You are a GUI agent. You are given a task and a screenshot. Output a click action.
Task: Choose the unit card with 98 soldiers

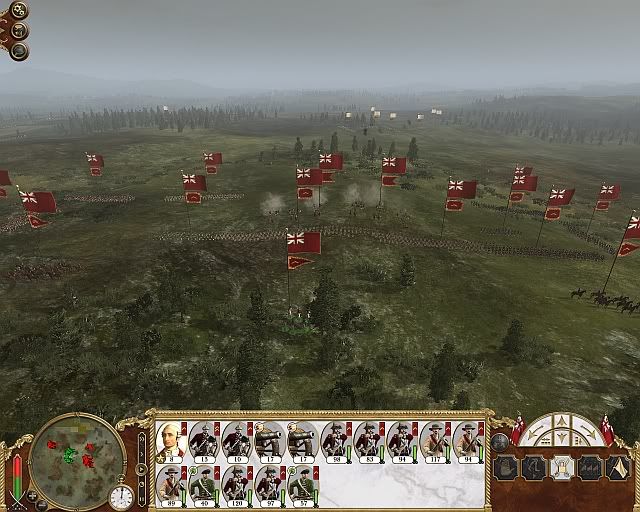pyautogui.click(x=336, y=441)
